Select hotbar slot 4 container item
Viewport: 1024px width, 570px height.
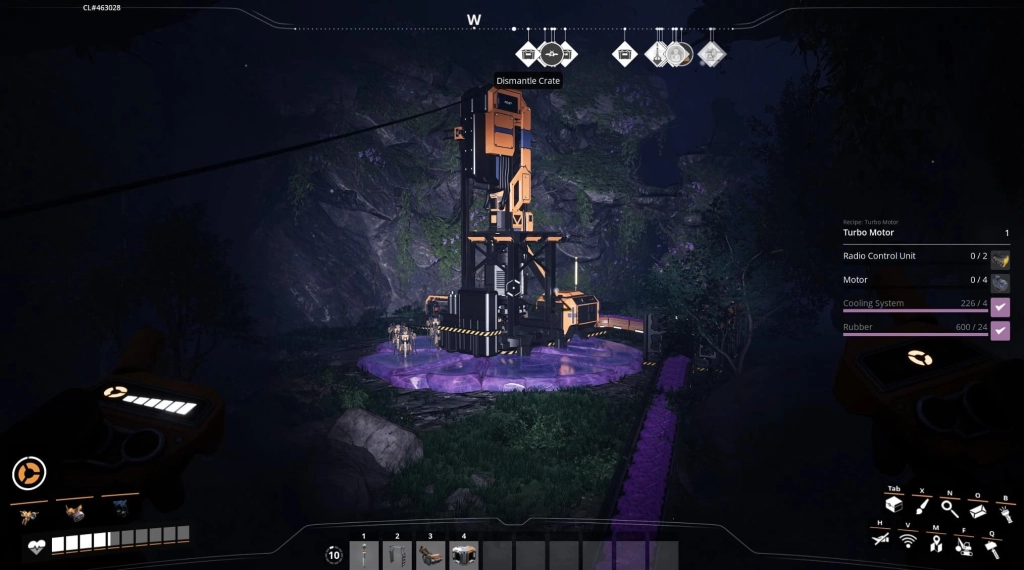coord(463,555)
